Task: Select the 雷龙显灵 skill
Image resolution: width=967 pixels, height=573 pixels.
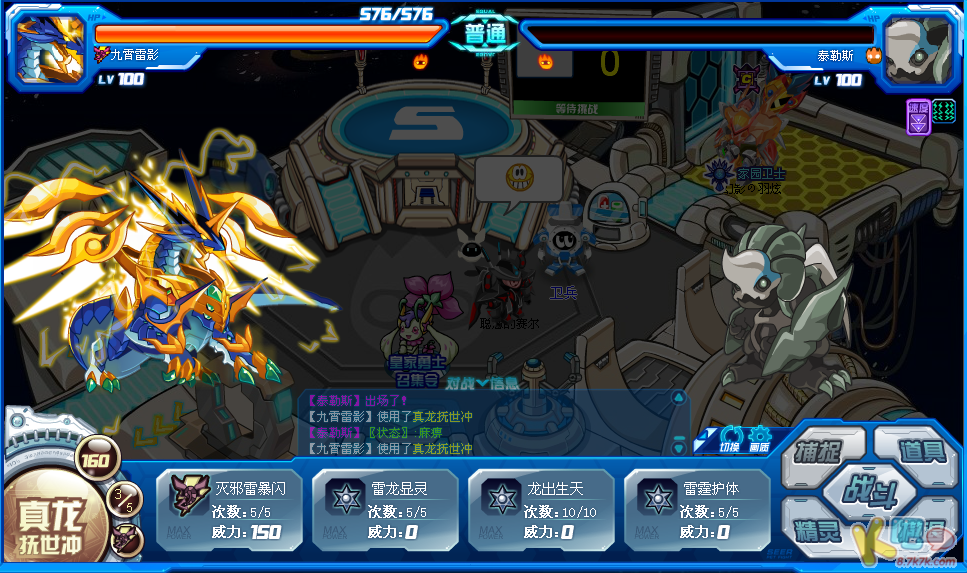Action: click(x=385, y=510)
